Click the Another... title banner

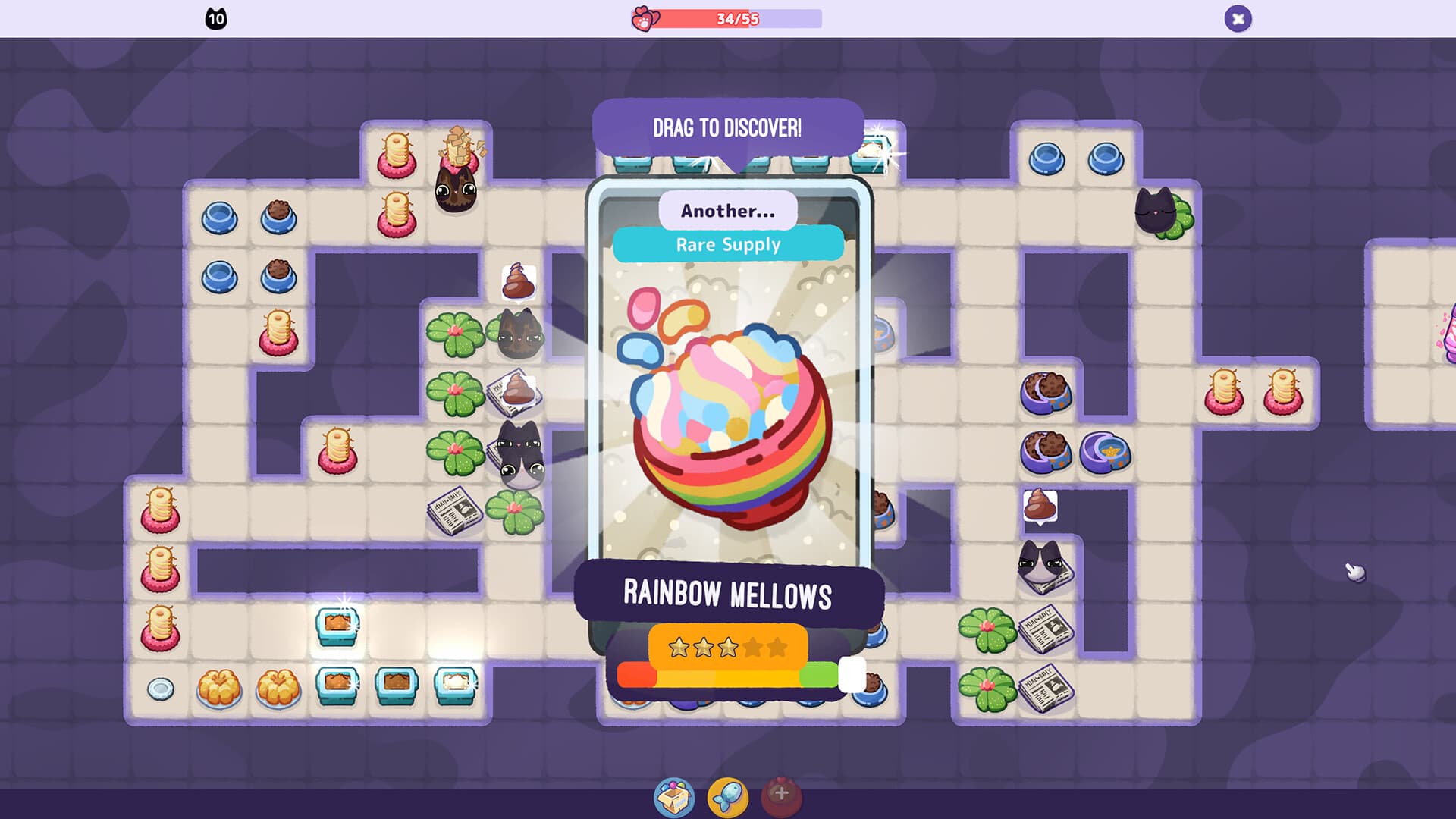point(726,212)
